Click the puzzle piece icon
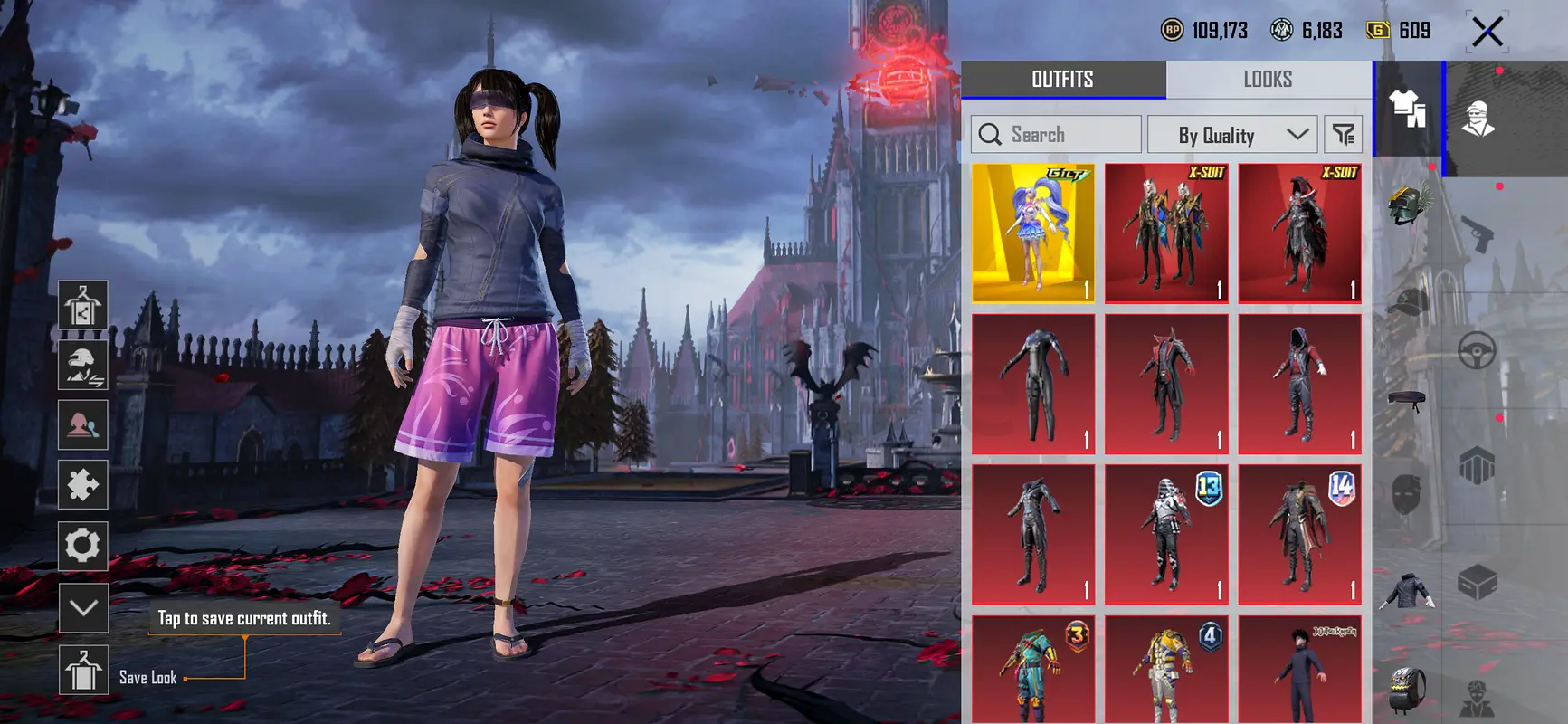1568x724 pixels. pyautogui.click(x=83, y=485)
